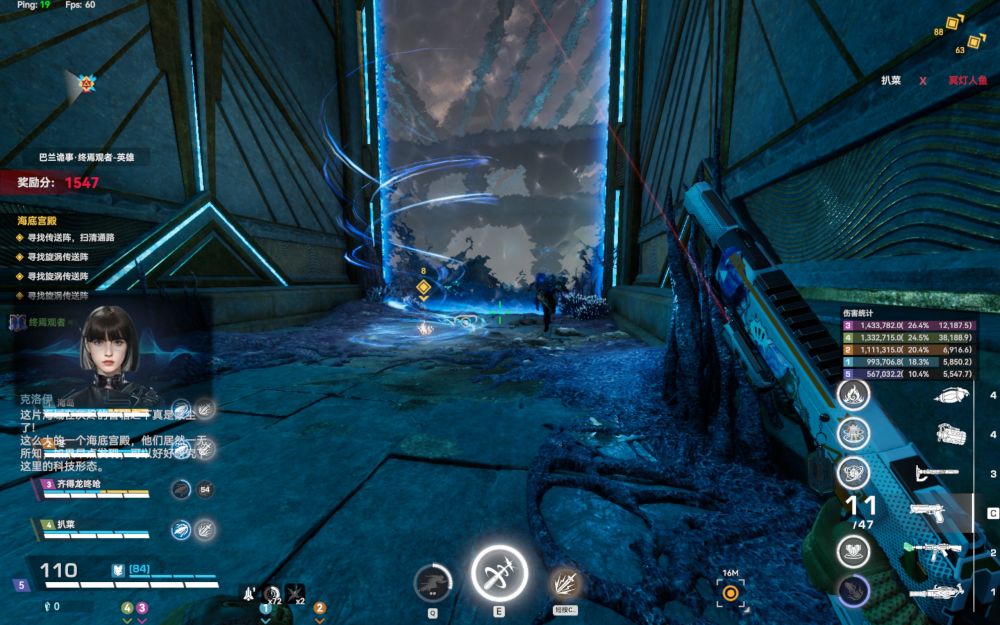Select teammate 扒菜 in the squad list

tap(82, 524)
